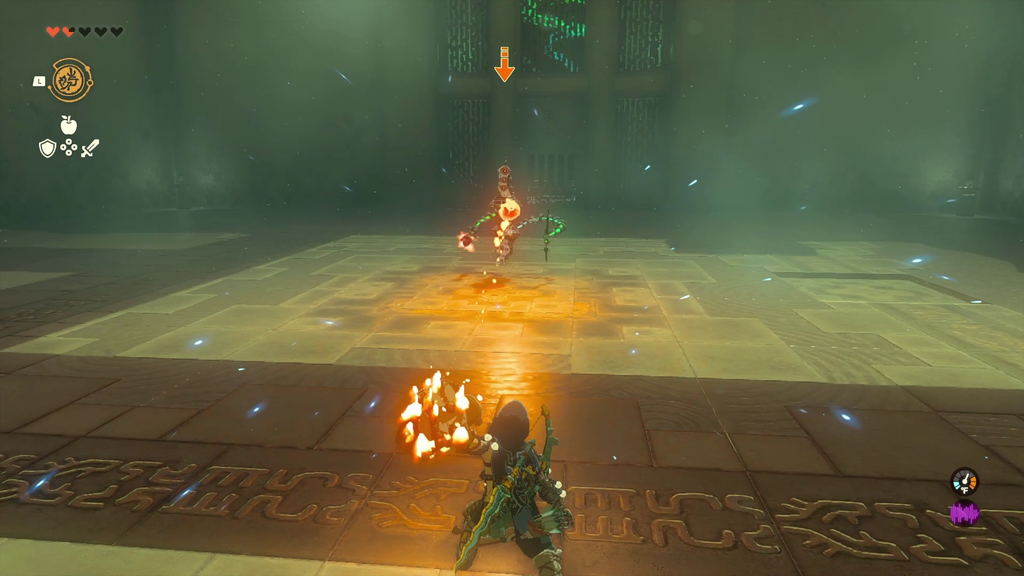Activate the orange circular ability icon
The width and height of the screenshot is (1024, 576).
71,80
